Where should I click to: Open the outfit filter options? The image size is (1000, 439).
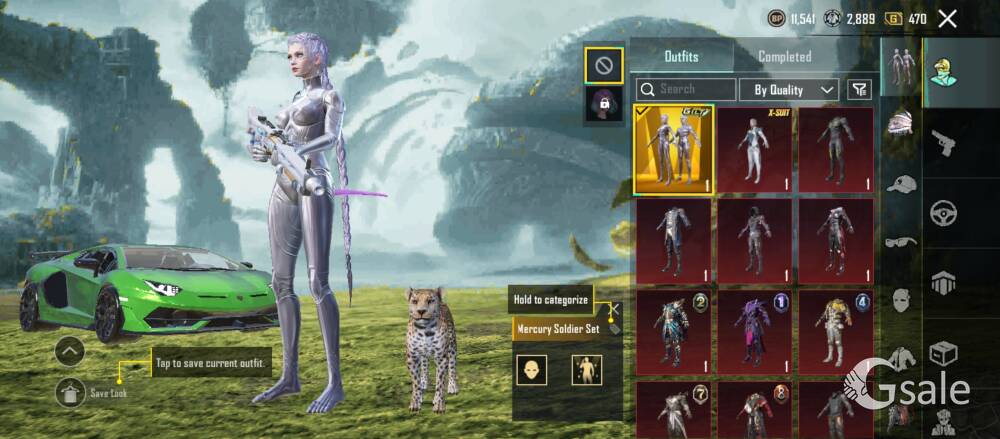(859, 90)
